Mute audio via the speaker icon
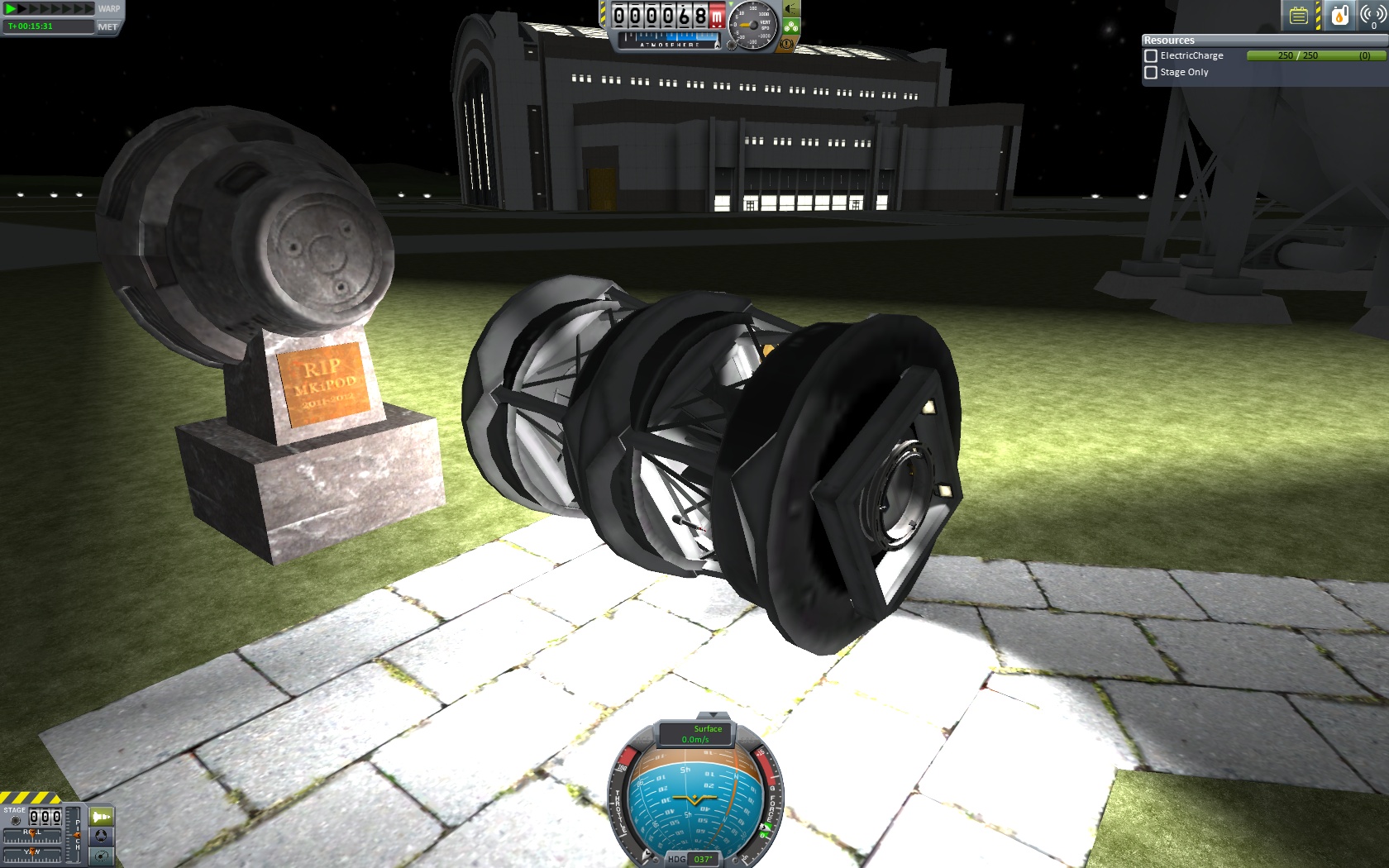Image resolution: width=1389 pixels, height=868 pixels. click(x=789, y=10)
